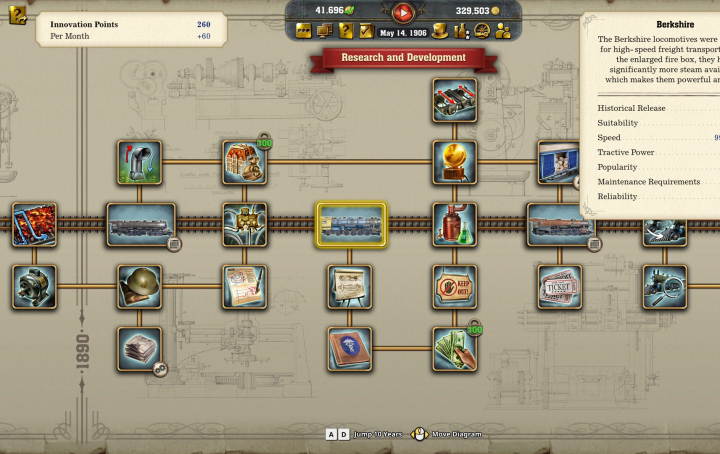The image size is (720, 454).
Task: Open the top hat icon in the toolbar
Action: click(440, 31)
